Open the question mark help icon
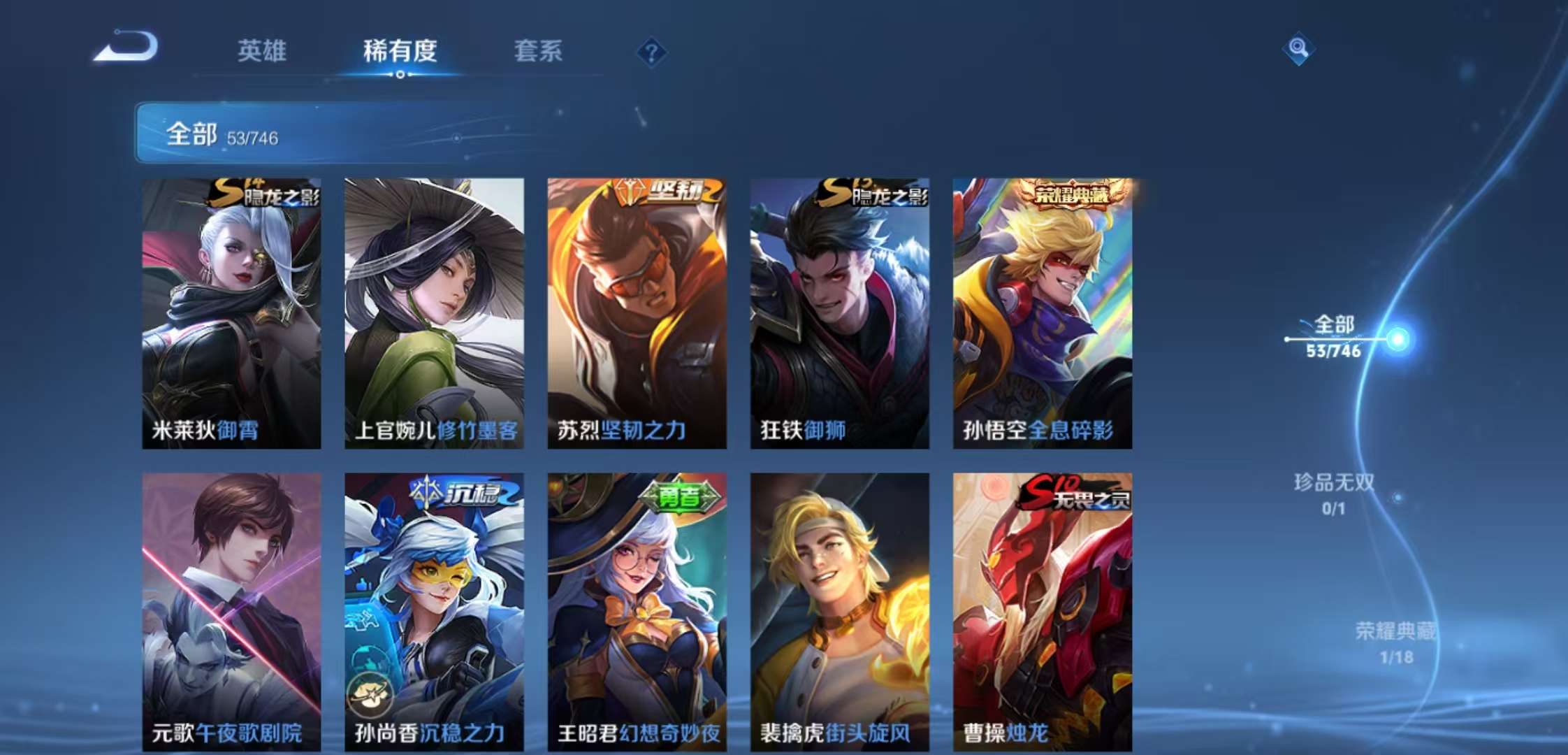 point(651,52)
